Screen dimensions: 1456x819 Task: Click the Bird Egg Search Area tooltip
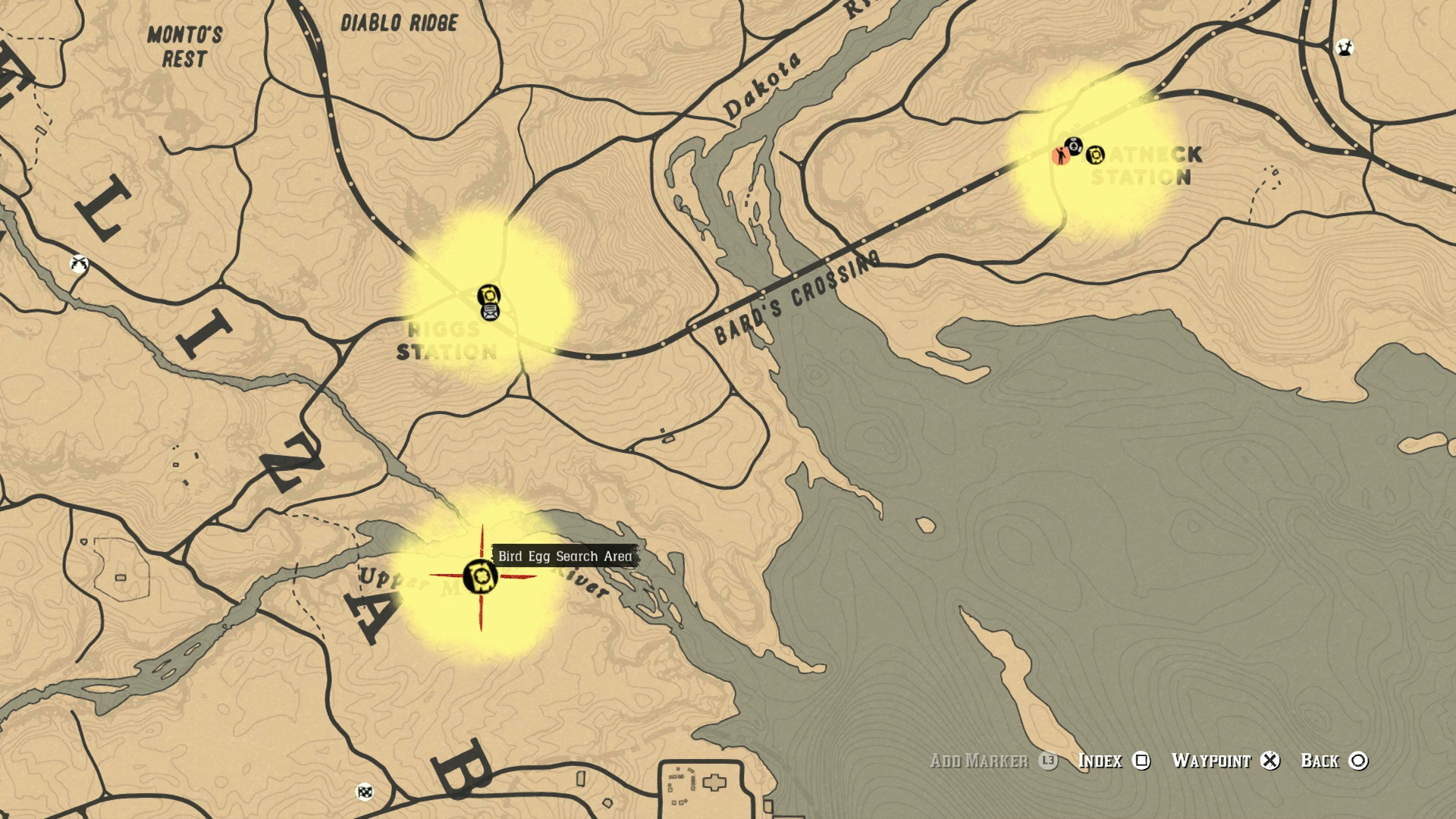pos(564,556)
